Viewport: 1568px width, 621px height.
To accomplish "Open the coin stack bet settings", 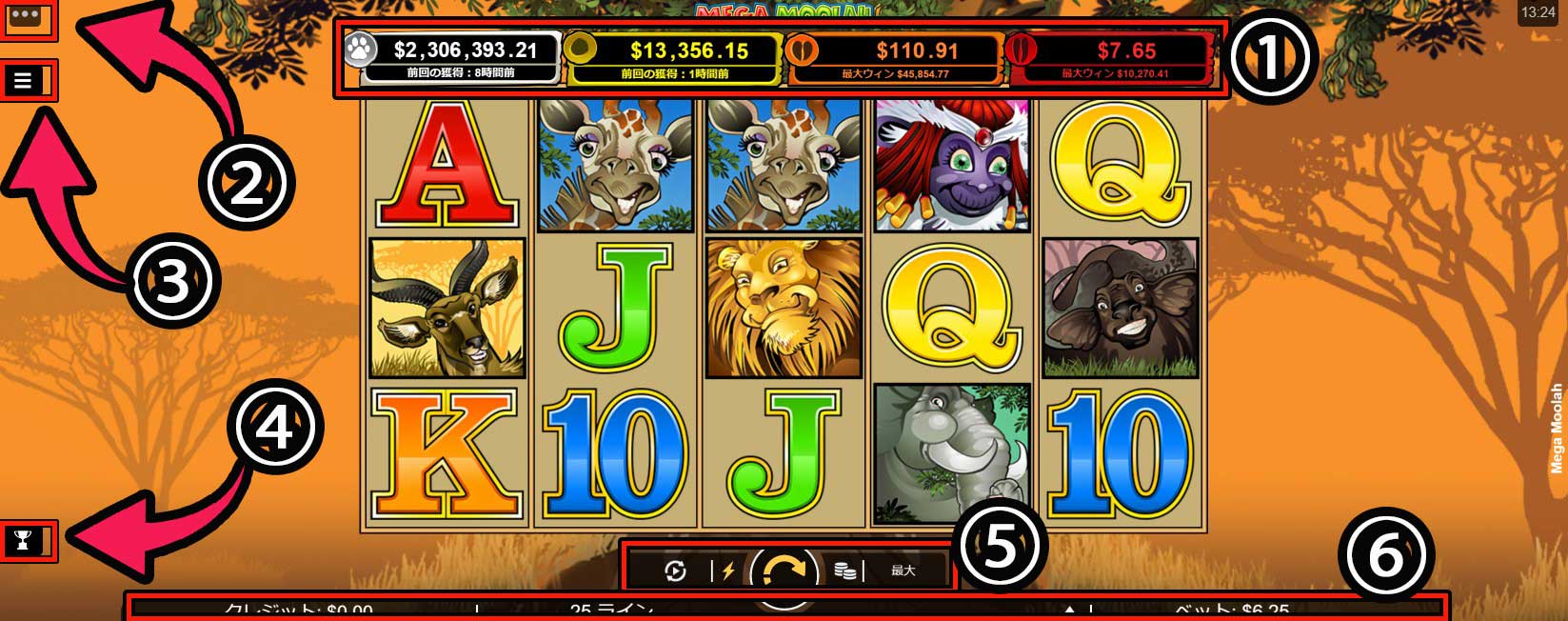I will coord(844,571).
